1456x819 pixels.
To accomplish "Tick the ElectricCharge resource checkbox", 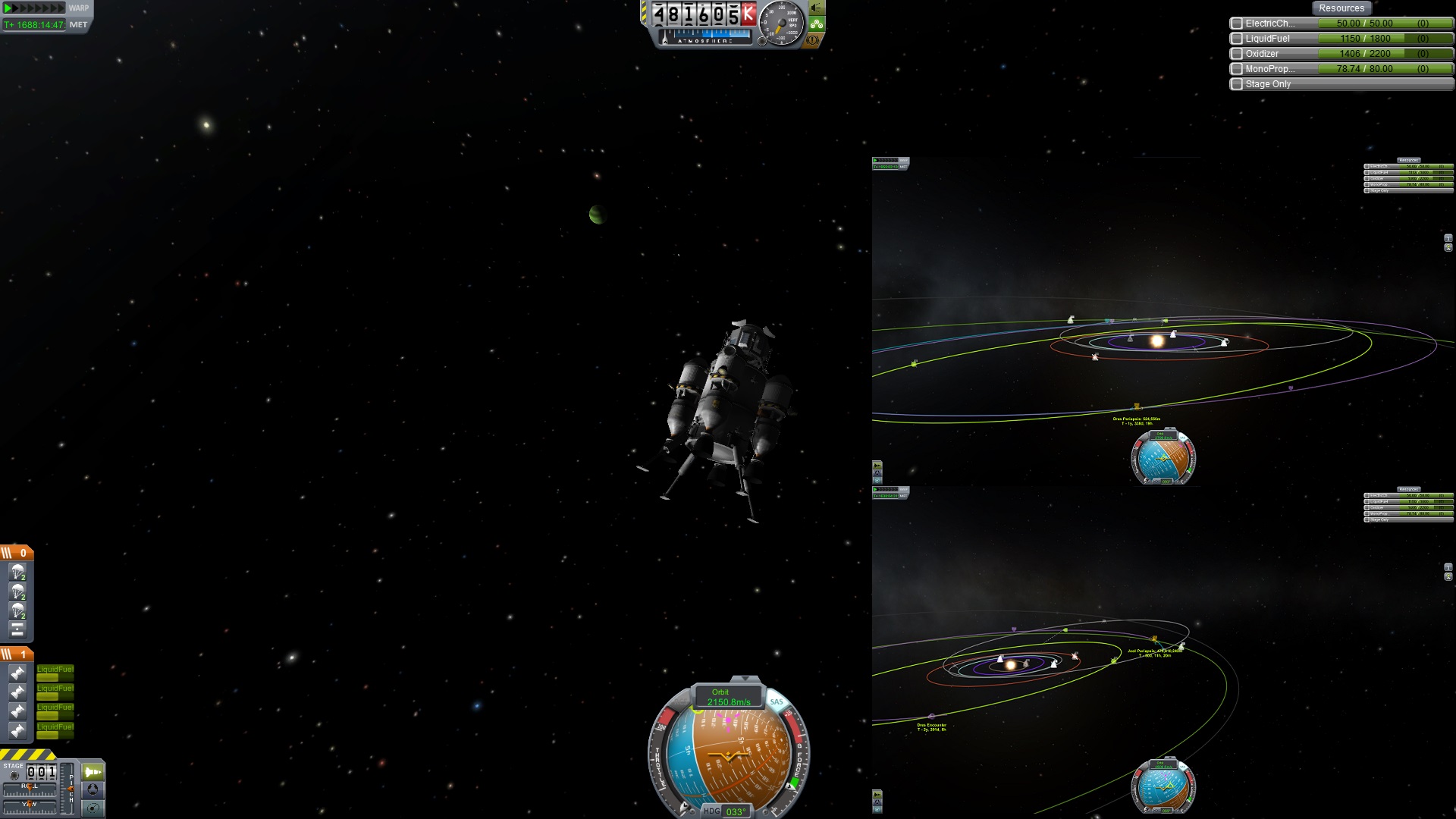I will tap(1237, 24).
